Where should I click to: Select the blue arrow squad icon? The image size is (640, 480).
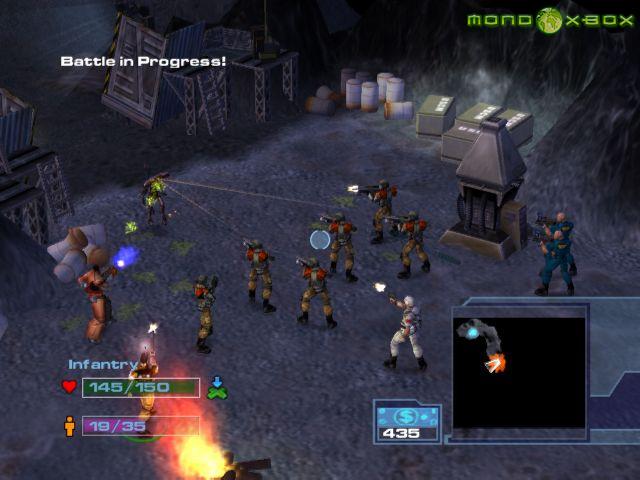218,387
